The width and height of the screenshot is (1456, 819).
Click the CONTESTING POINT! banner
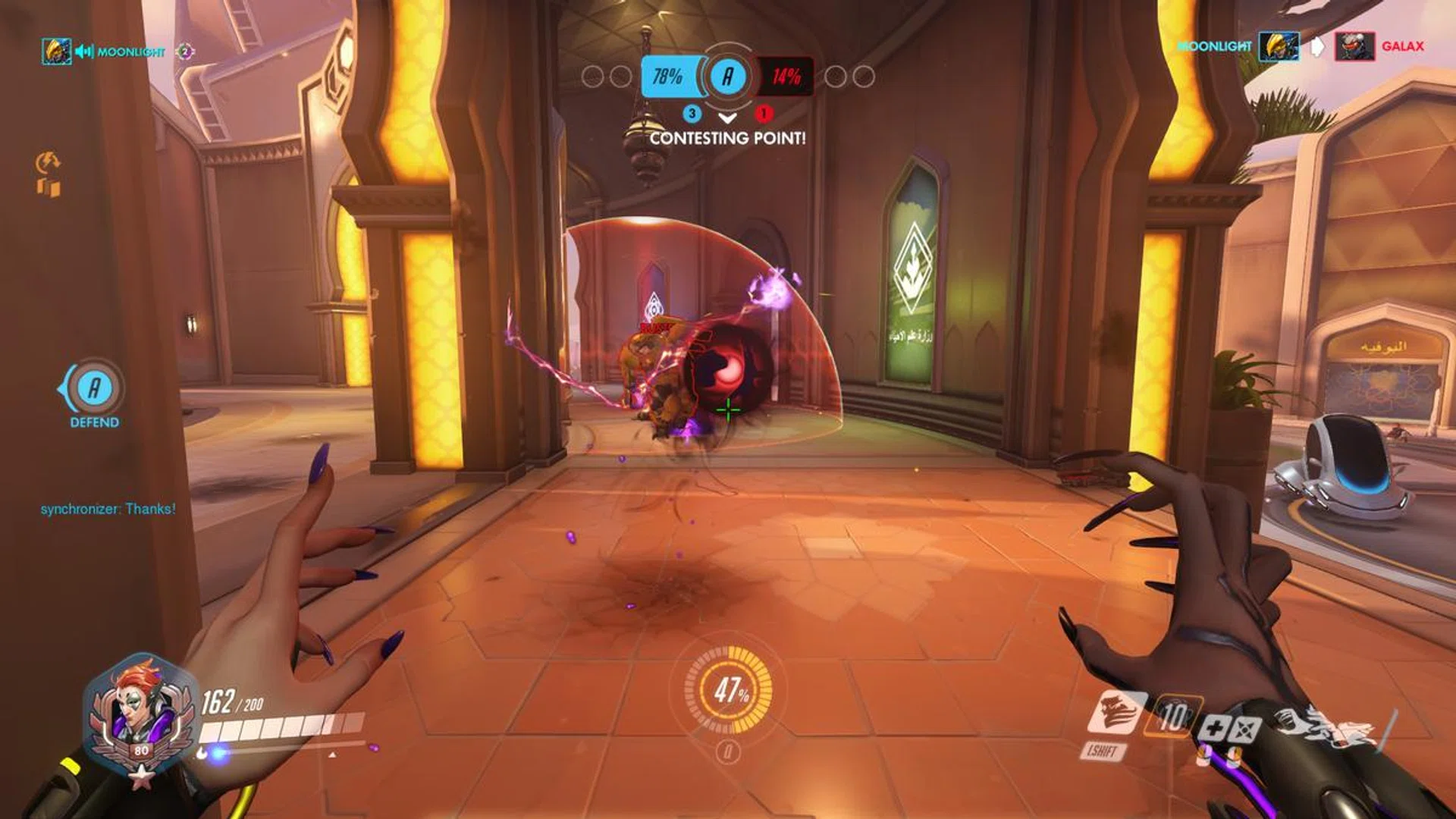[x=728, y=138]
